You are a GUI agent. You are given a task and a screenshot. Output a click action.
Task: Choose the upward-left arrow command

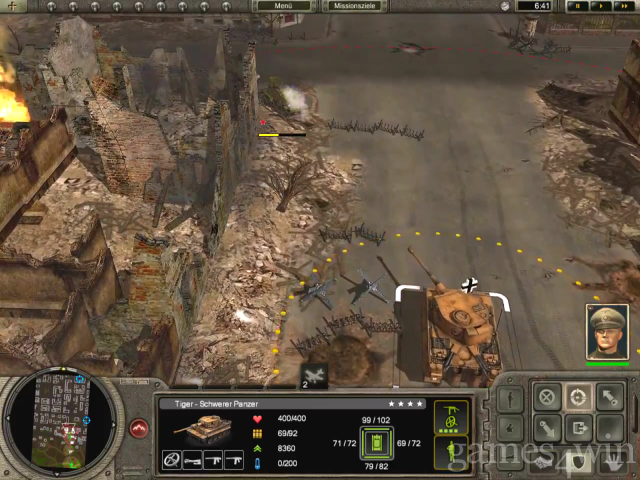pos(608,395)
